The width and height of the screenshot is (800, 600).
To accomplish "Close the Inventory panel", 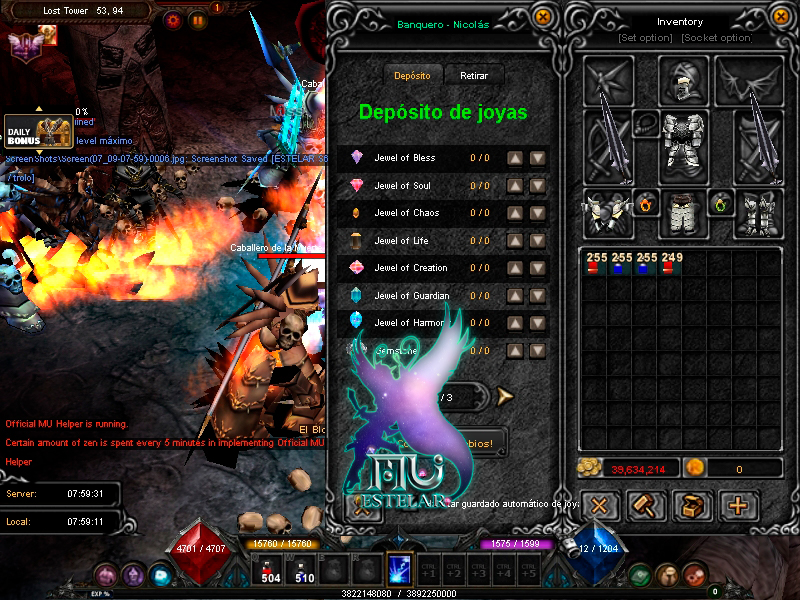I will (x=781, y=16).
